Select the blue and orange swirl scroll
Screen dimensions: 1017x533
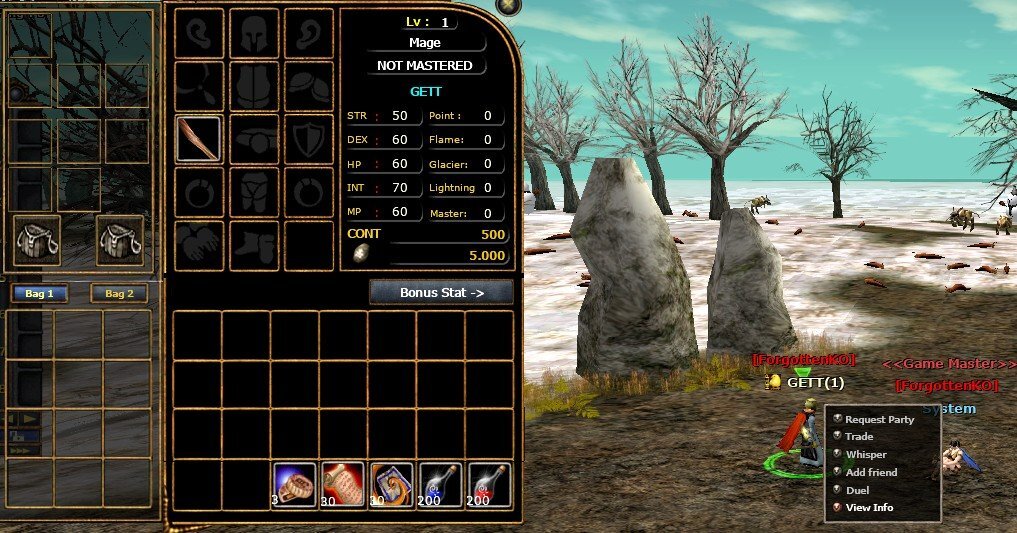tap(393, 484)
